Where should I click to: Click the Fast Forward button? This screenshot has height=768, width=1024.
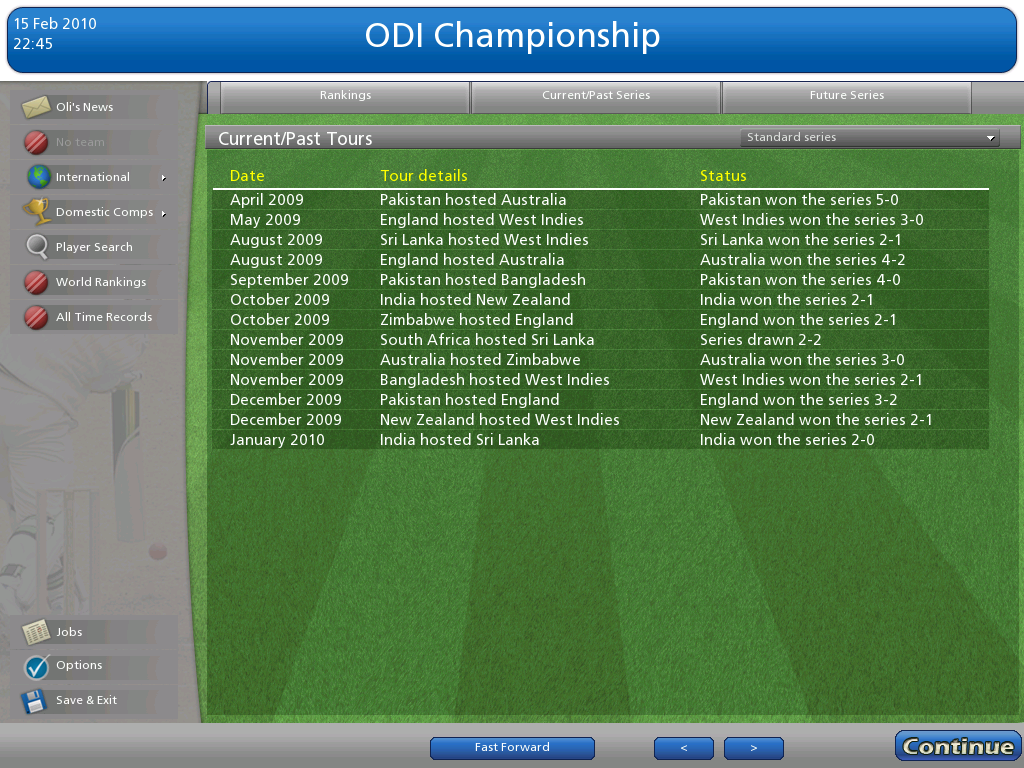pyautogui.click(x=512, y=748)
